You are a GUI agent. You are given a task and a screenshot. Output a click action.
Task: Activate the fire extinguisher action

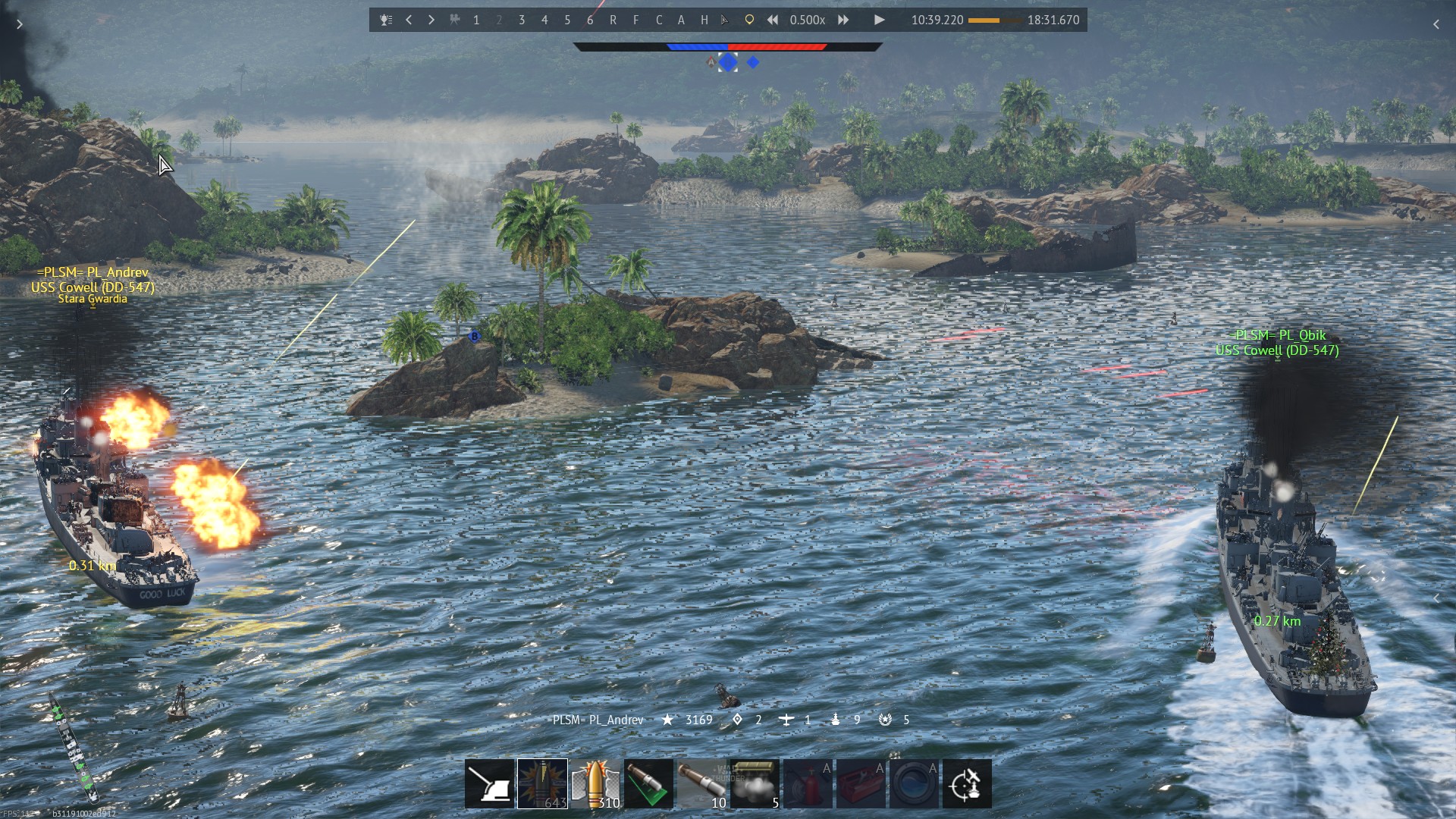click(x=808, y=783)
